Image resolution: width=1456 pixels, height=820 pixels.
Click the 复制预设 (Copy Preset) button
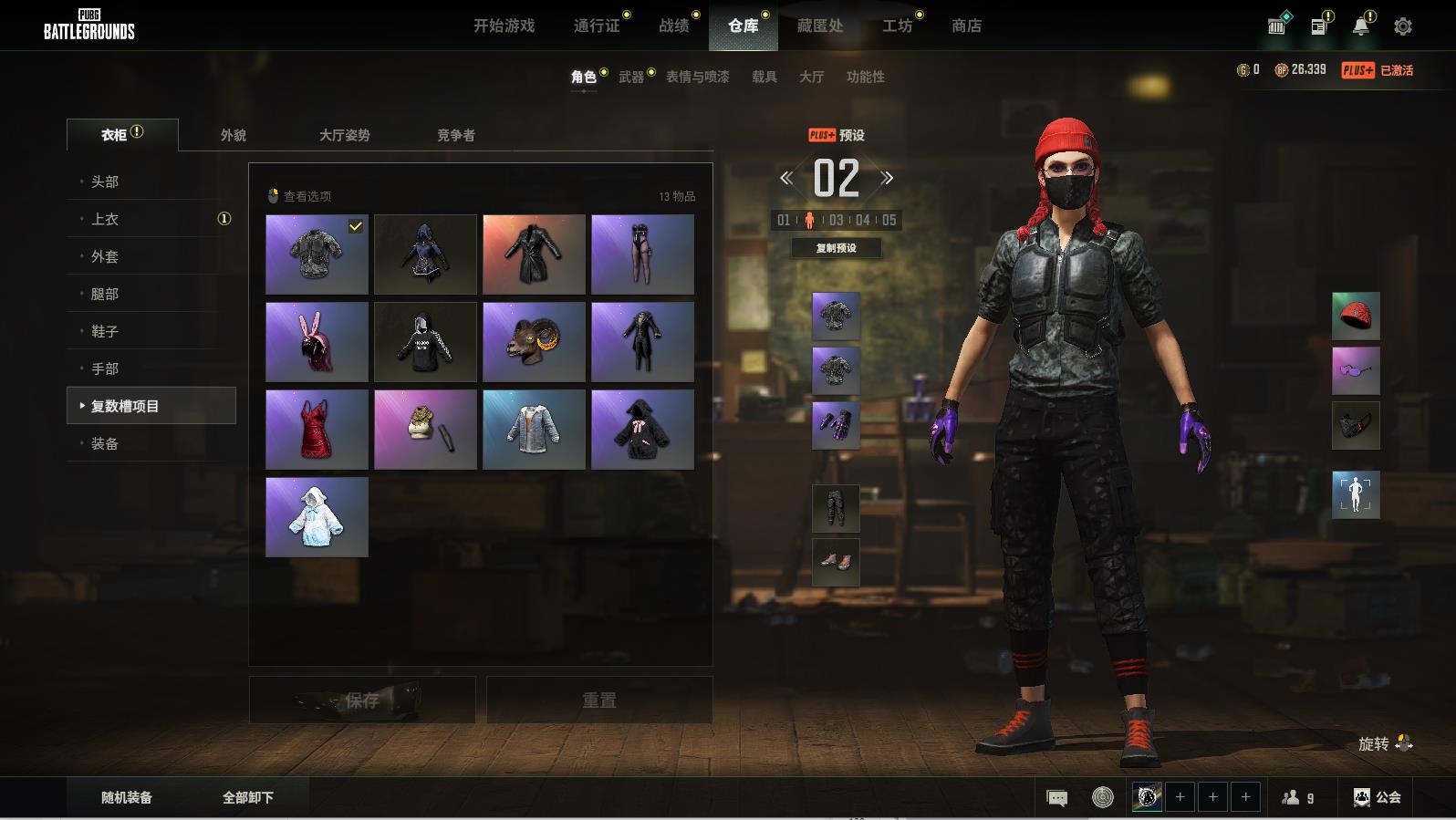pyautogui.click(x=836, y=247)
